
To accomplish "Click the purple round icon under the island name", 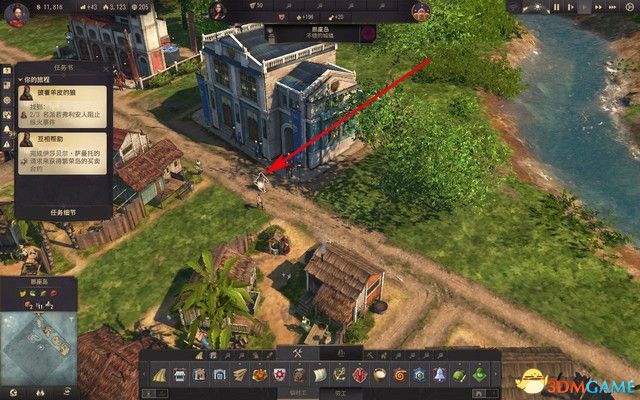I will point(367,33).
